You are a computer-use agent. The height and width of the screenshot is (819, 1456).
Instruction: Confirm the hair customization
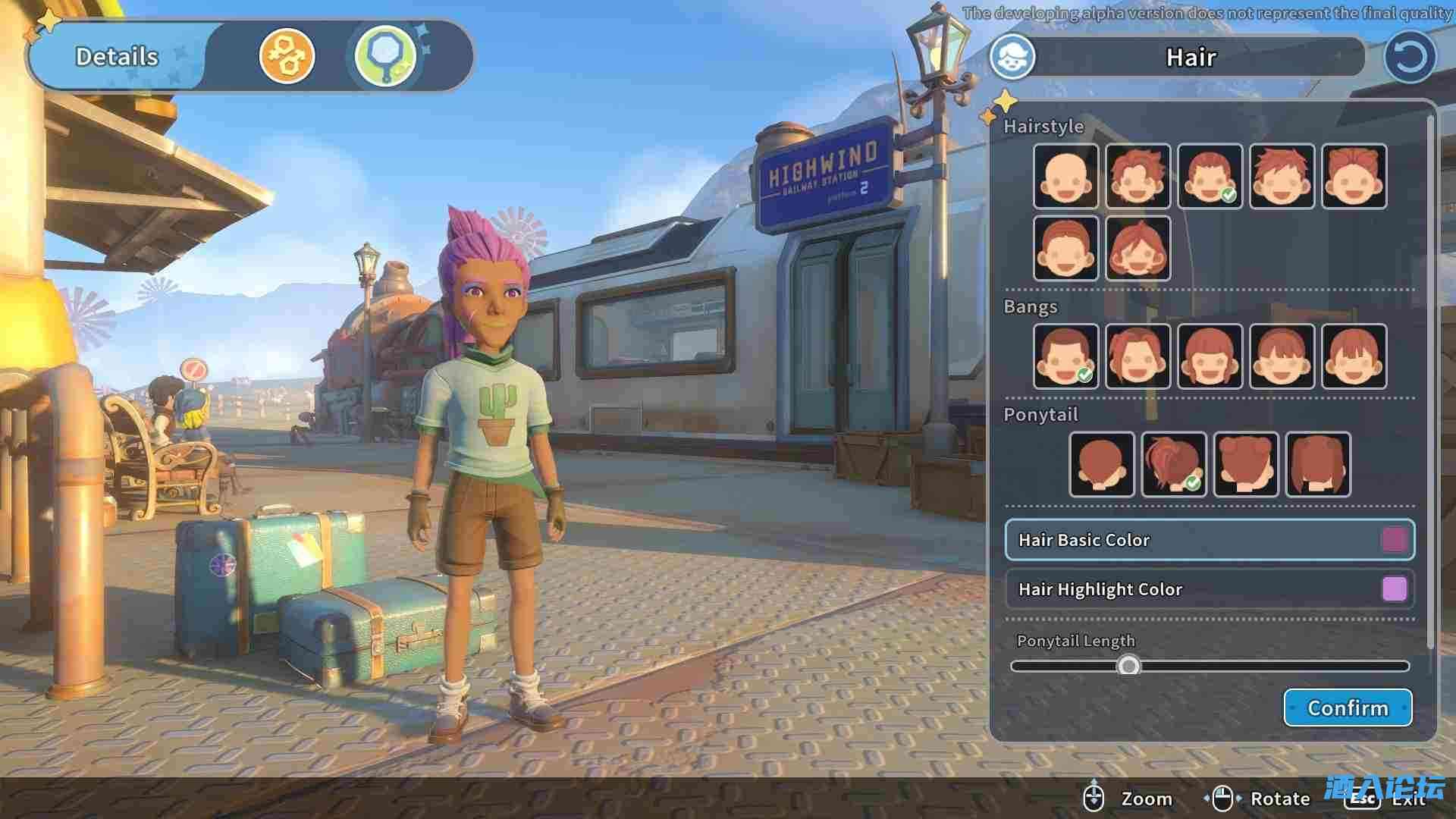click(x=1347, y=708)
